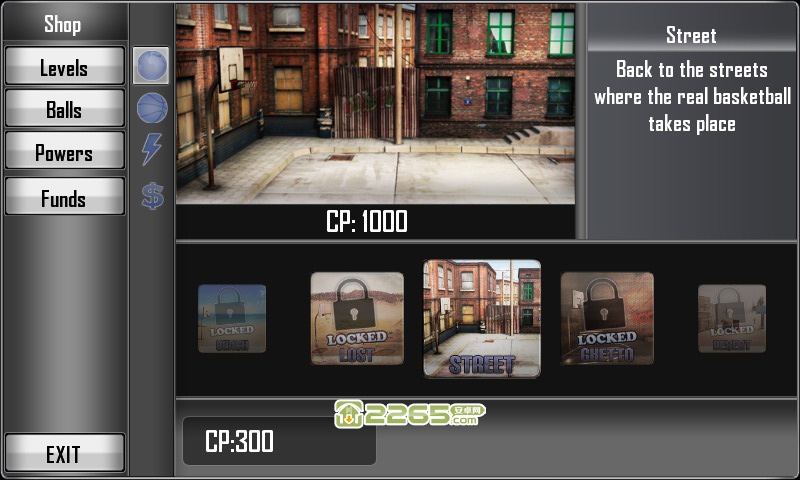Open the Balls shop category
This screenshot has height=480, width=800.
[x=64, y=110]
